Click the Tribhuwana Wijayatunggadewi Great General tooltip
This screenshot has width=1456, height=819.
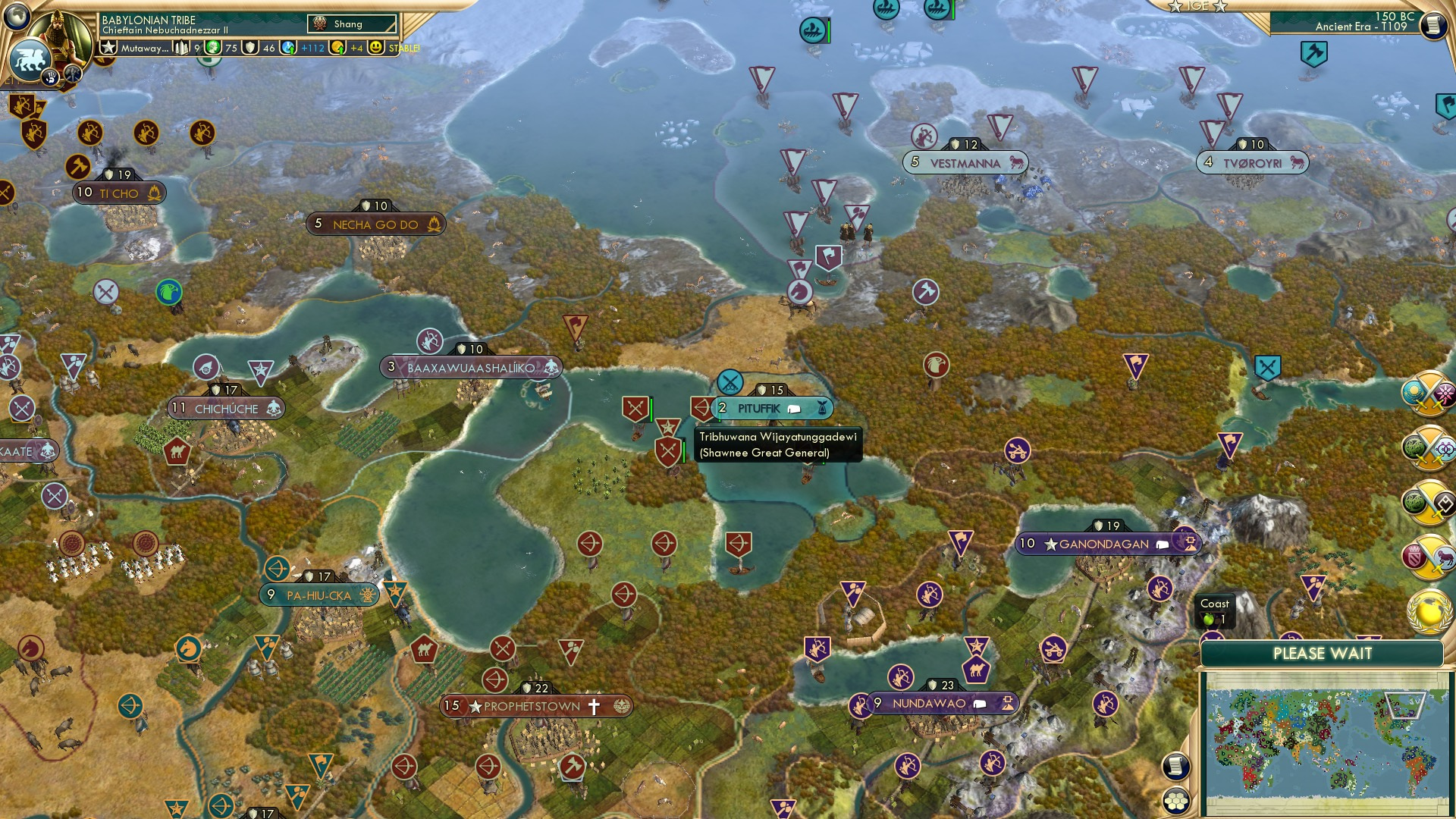[x=777, y=445]
